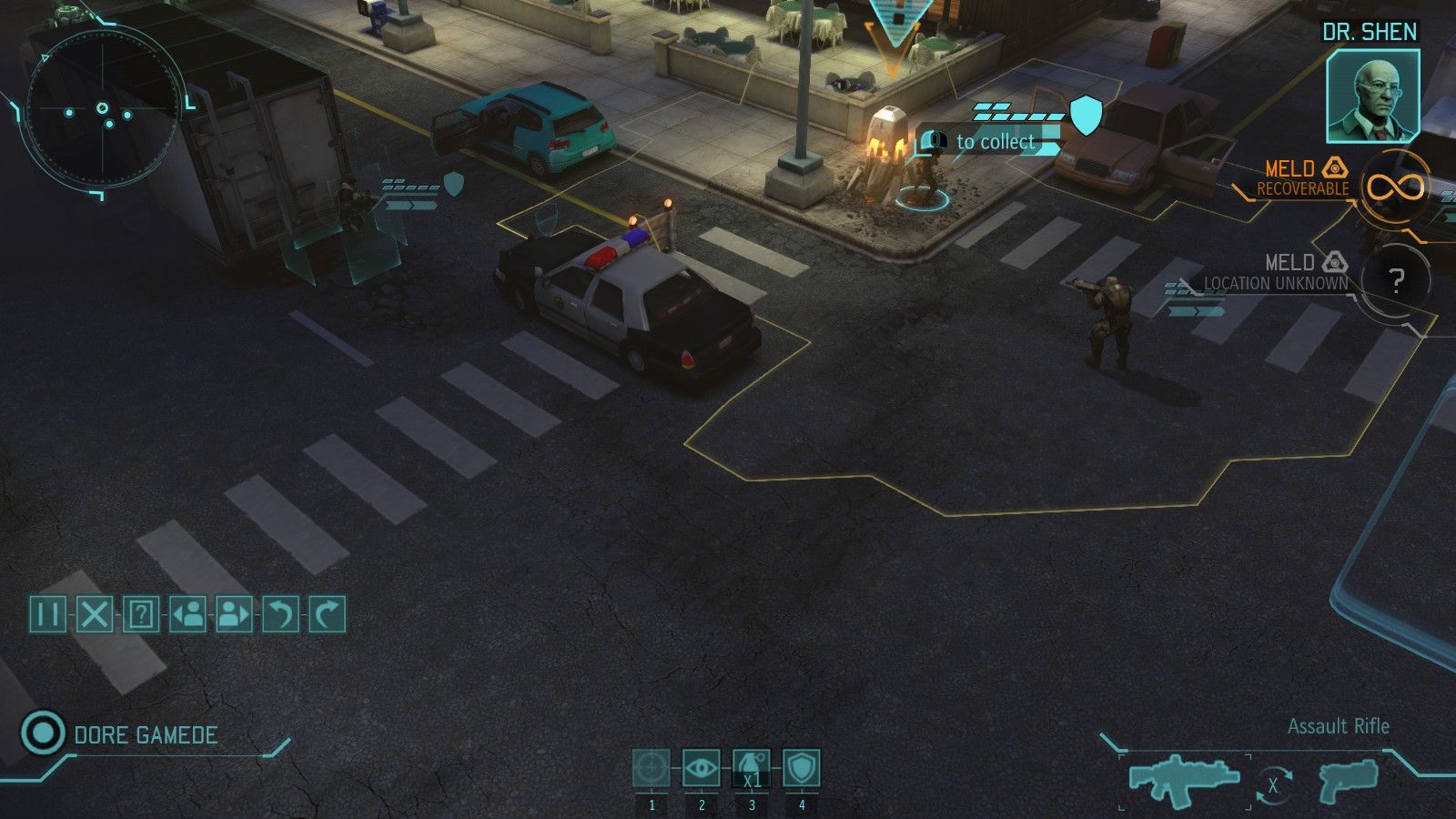Switch to the next soldier

click(233, 613)
